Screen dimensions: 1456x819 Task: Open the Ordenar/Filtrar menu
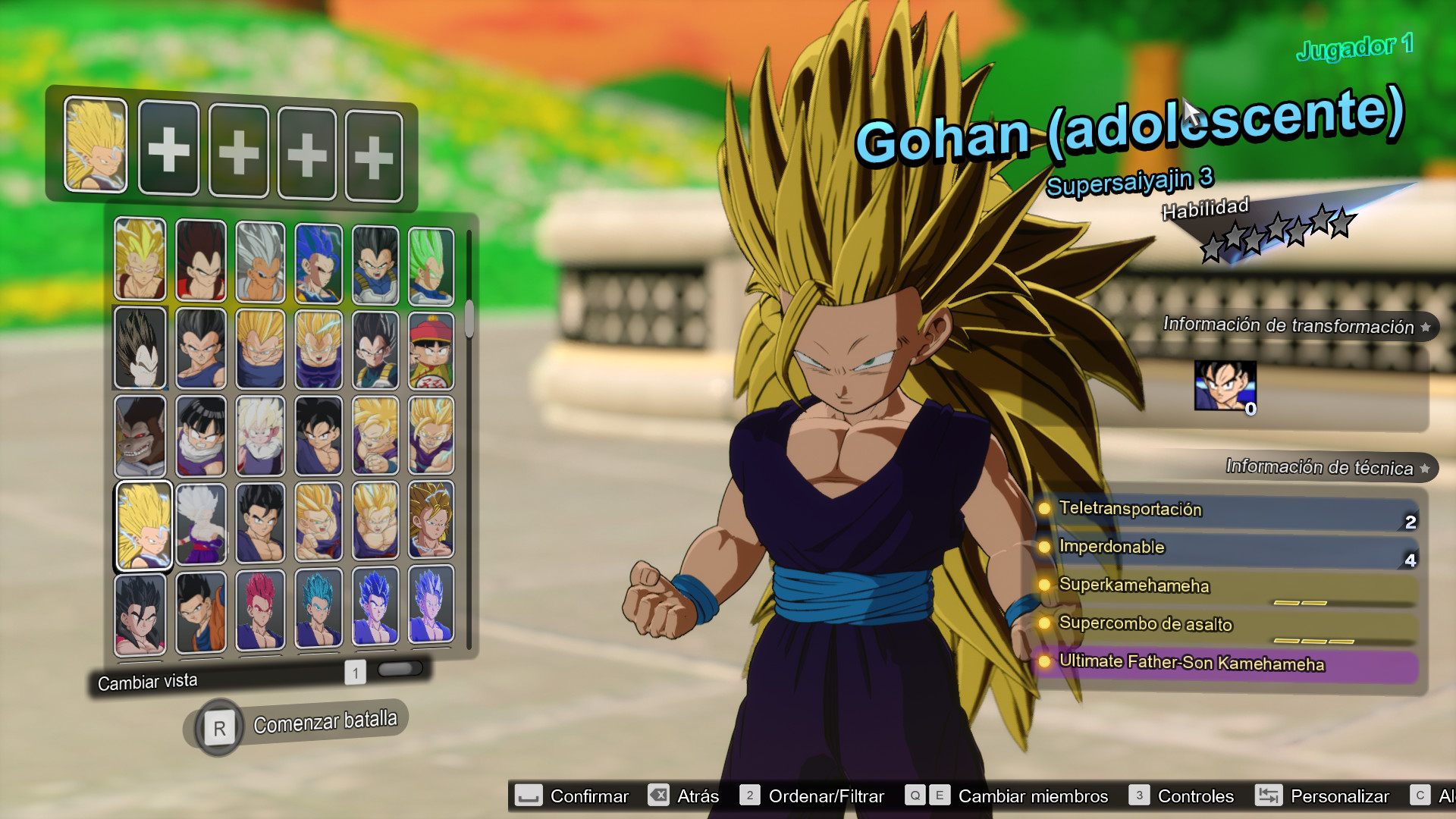[x=827, y=795]
